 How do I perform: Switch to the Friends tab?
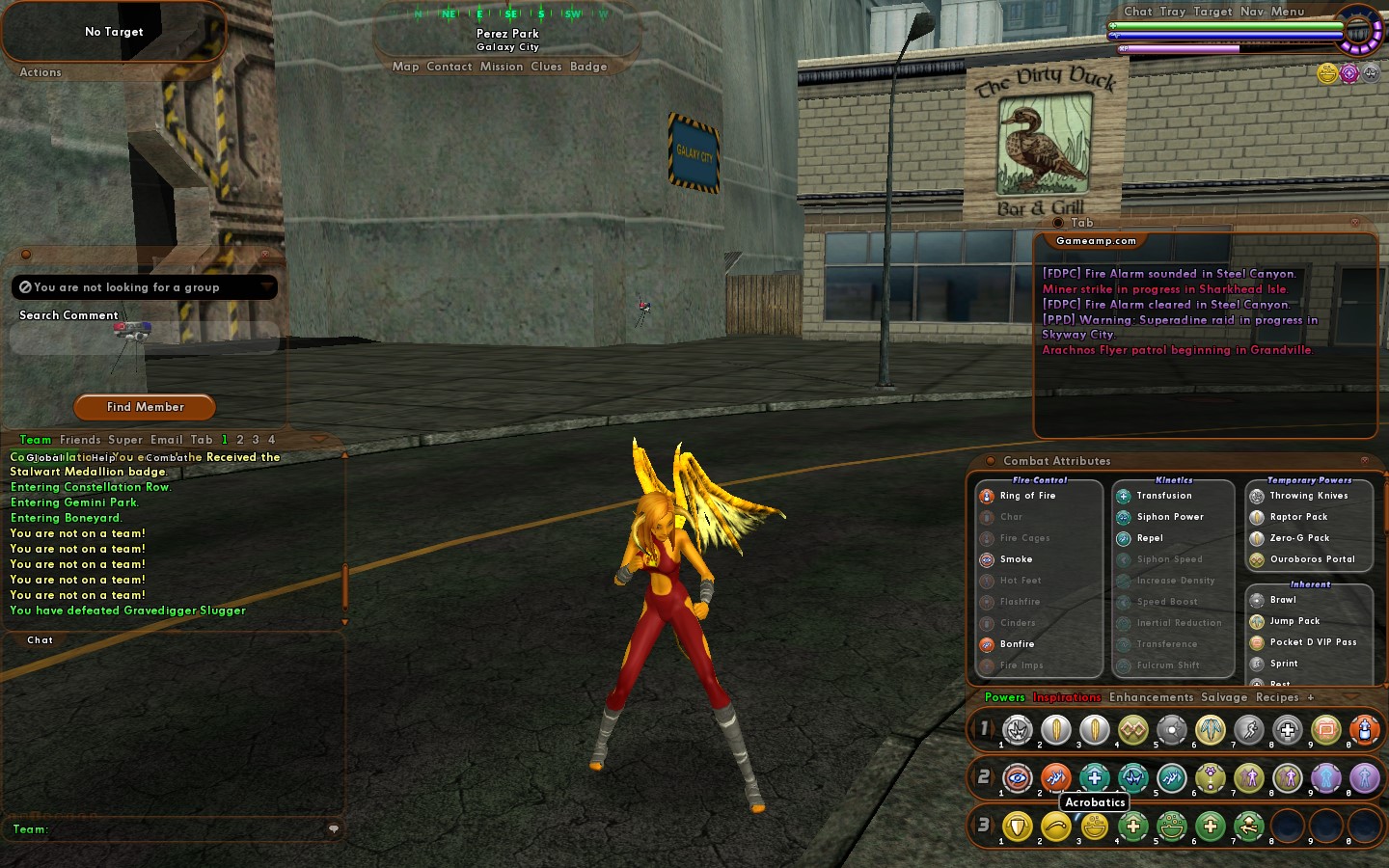(80, 440)
